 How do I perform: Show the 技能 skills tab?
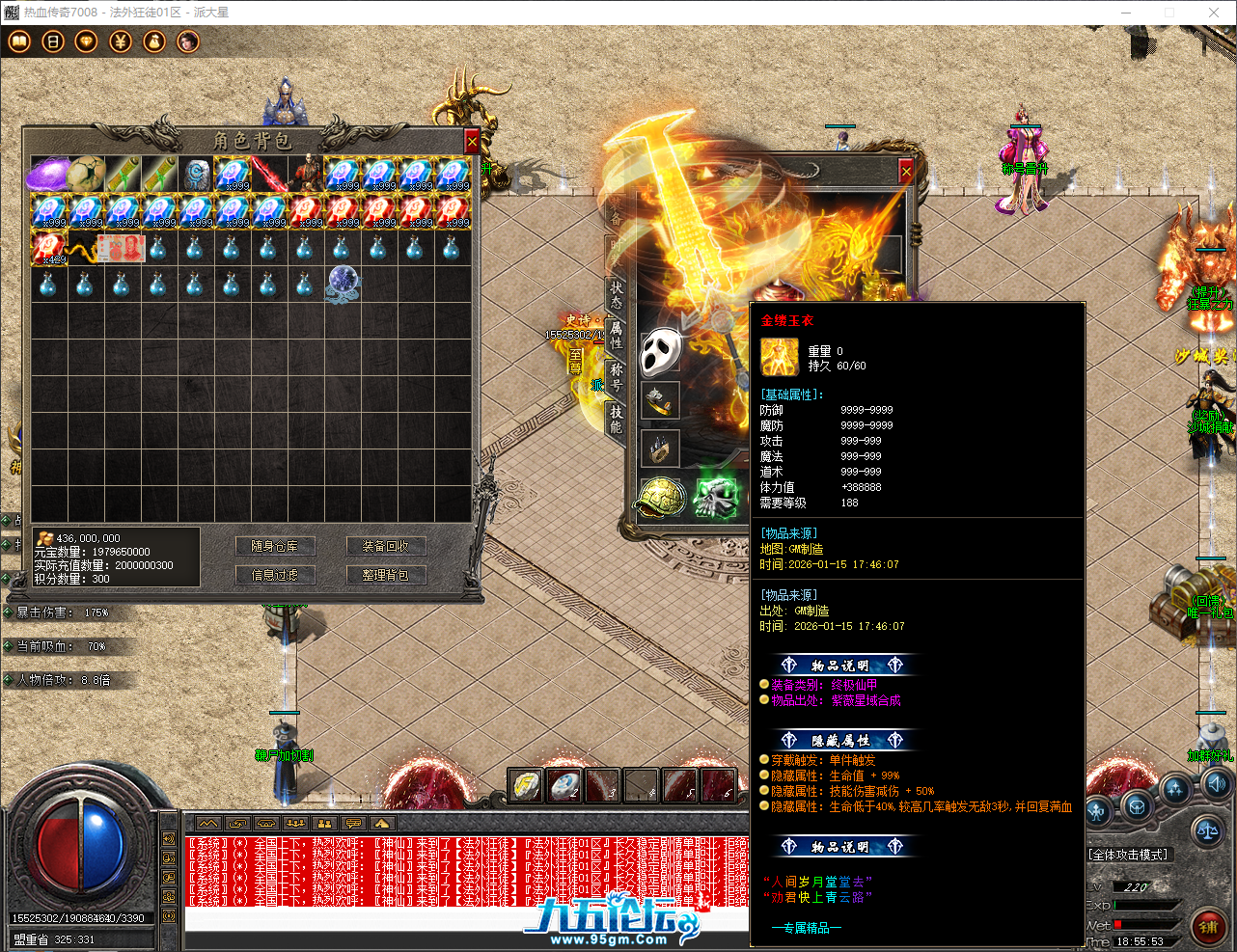tap(616, 418)
